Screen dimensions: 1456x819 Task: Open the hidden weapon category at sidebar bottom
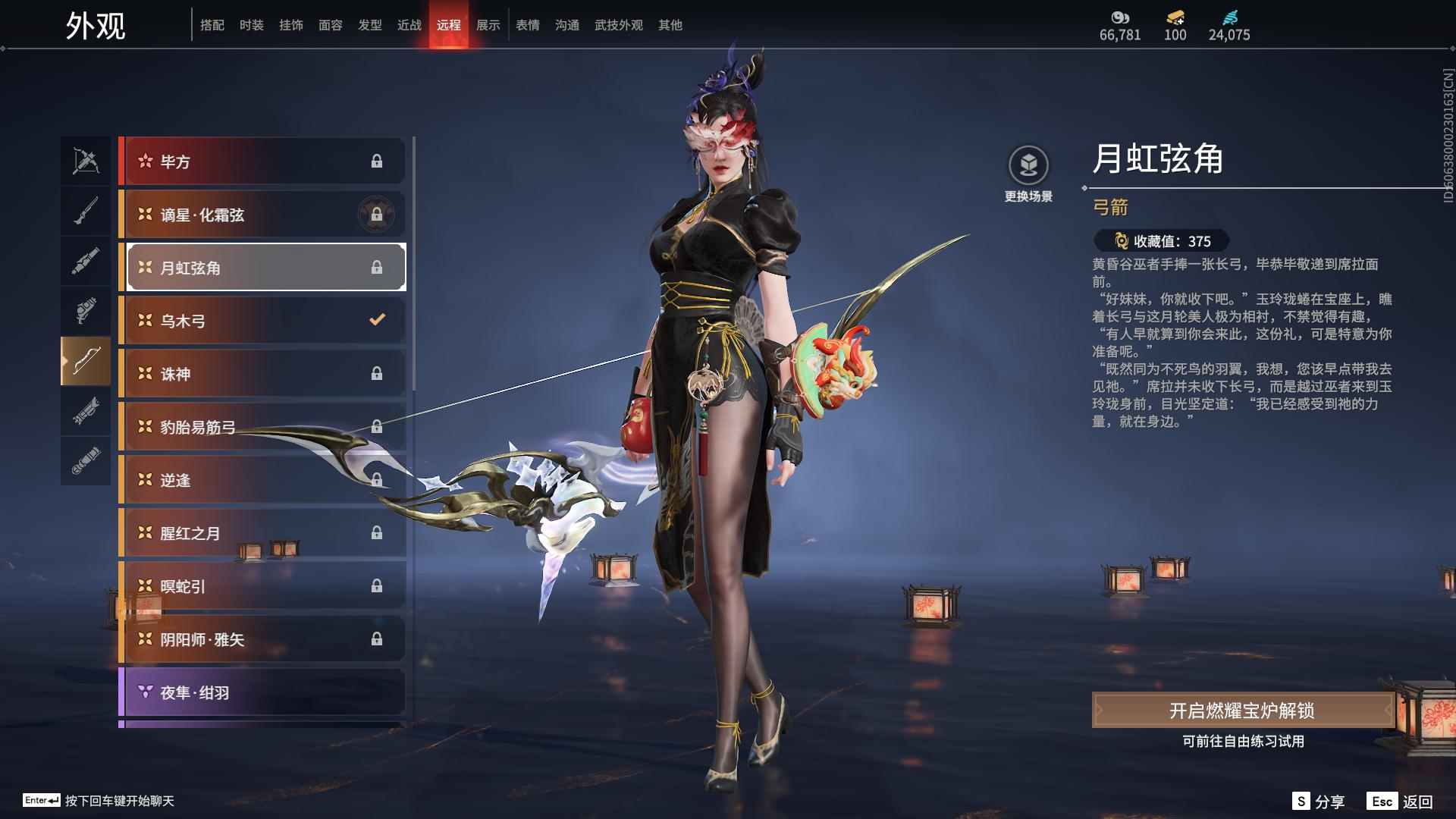coord(86,461)
